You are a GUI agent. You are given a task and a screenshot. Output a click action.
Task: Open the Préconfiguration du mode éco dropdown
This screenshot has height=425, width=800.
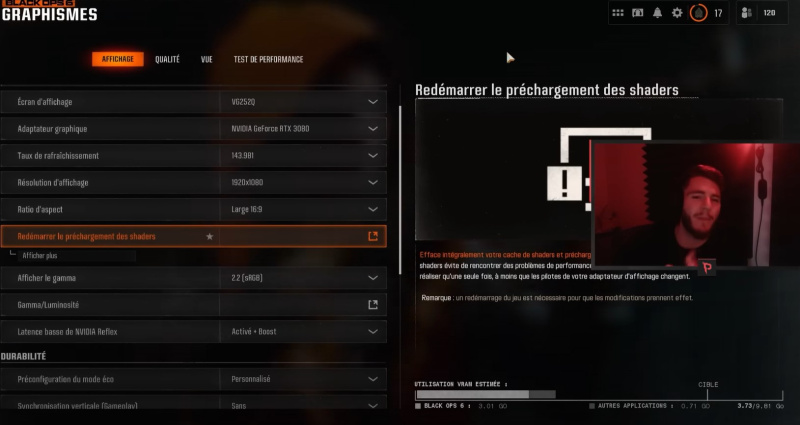pos(301,379)
